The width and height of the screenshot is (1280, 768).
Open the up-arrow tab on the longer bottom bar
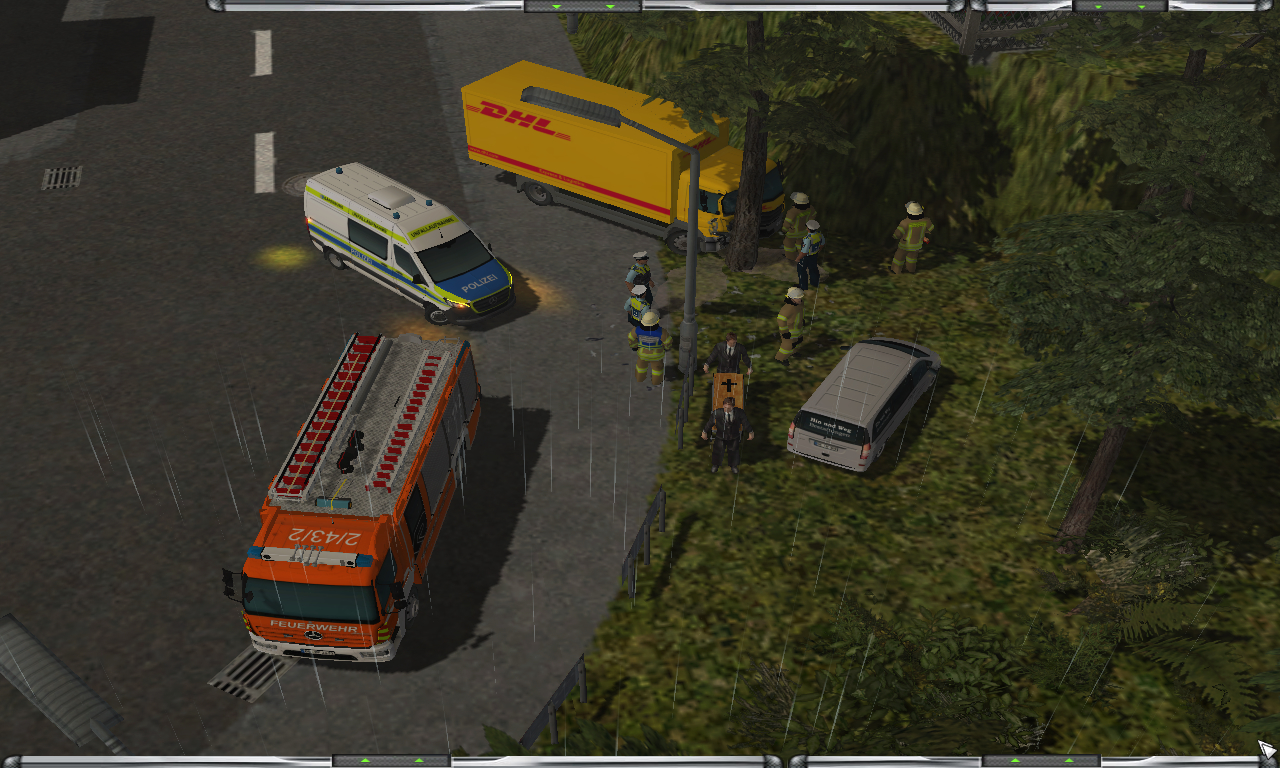click(390, 761)
